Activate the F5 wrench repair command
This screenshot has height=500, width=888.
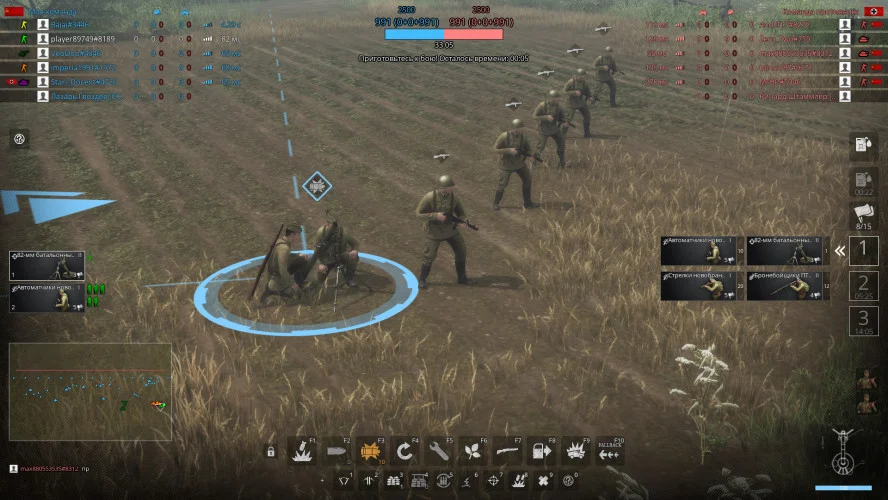pos(439,452)
